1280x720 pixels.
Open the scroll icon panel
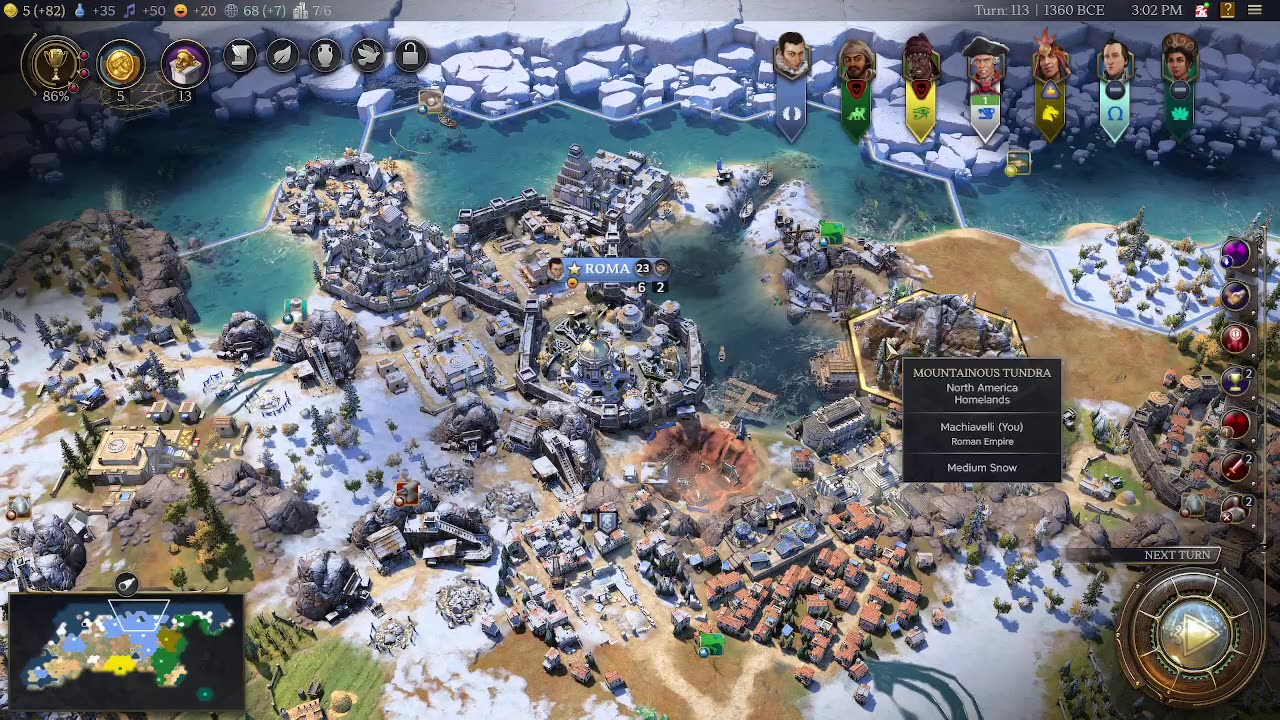tap(240, 55)
